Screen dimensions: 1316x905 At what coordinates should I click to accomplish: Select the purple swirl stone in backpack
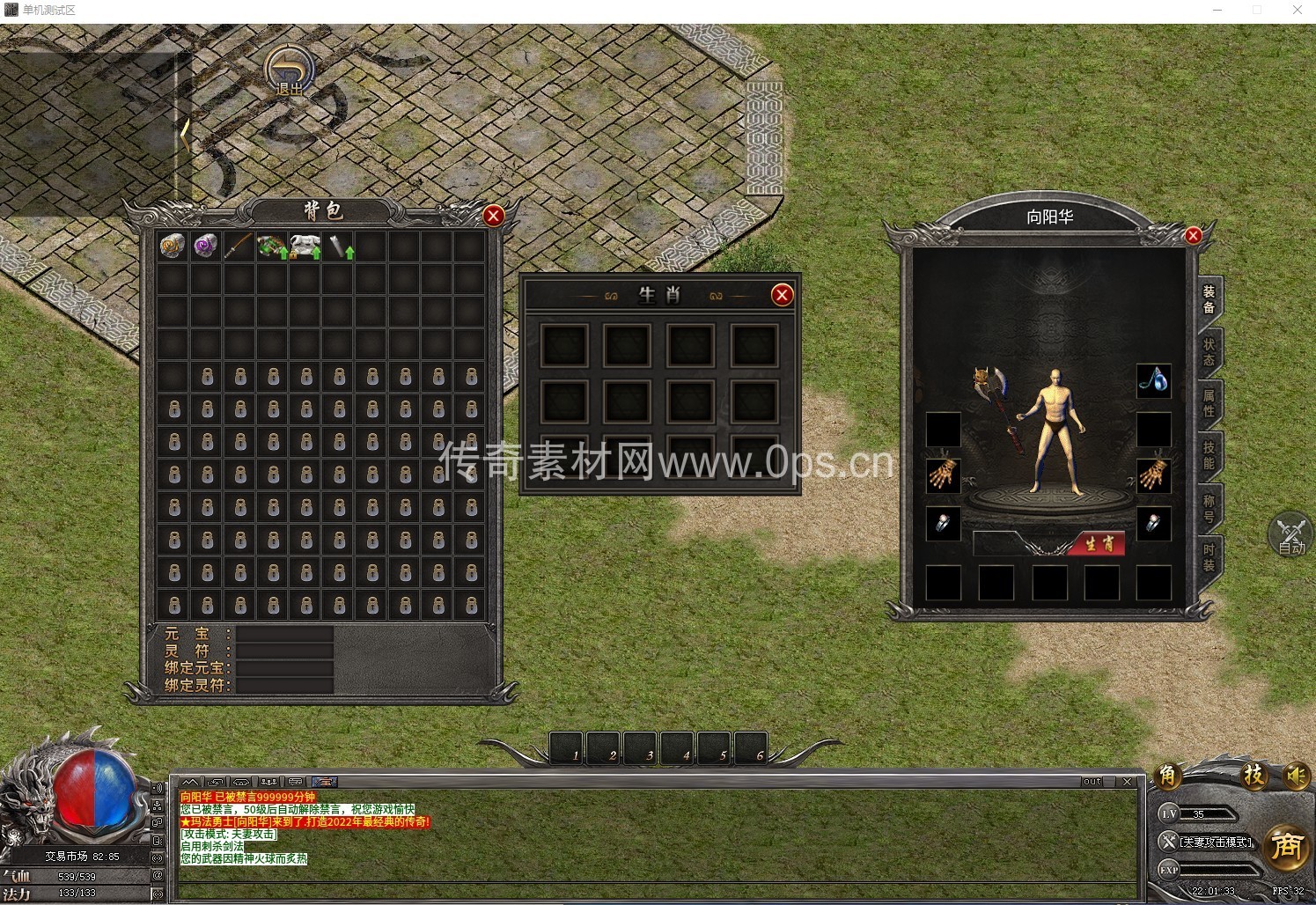click(206, 246)
